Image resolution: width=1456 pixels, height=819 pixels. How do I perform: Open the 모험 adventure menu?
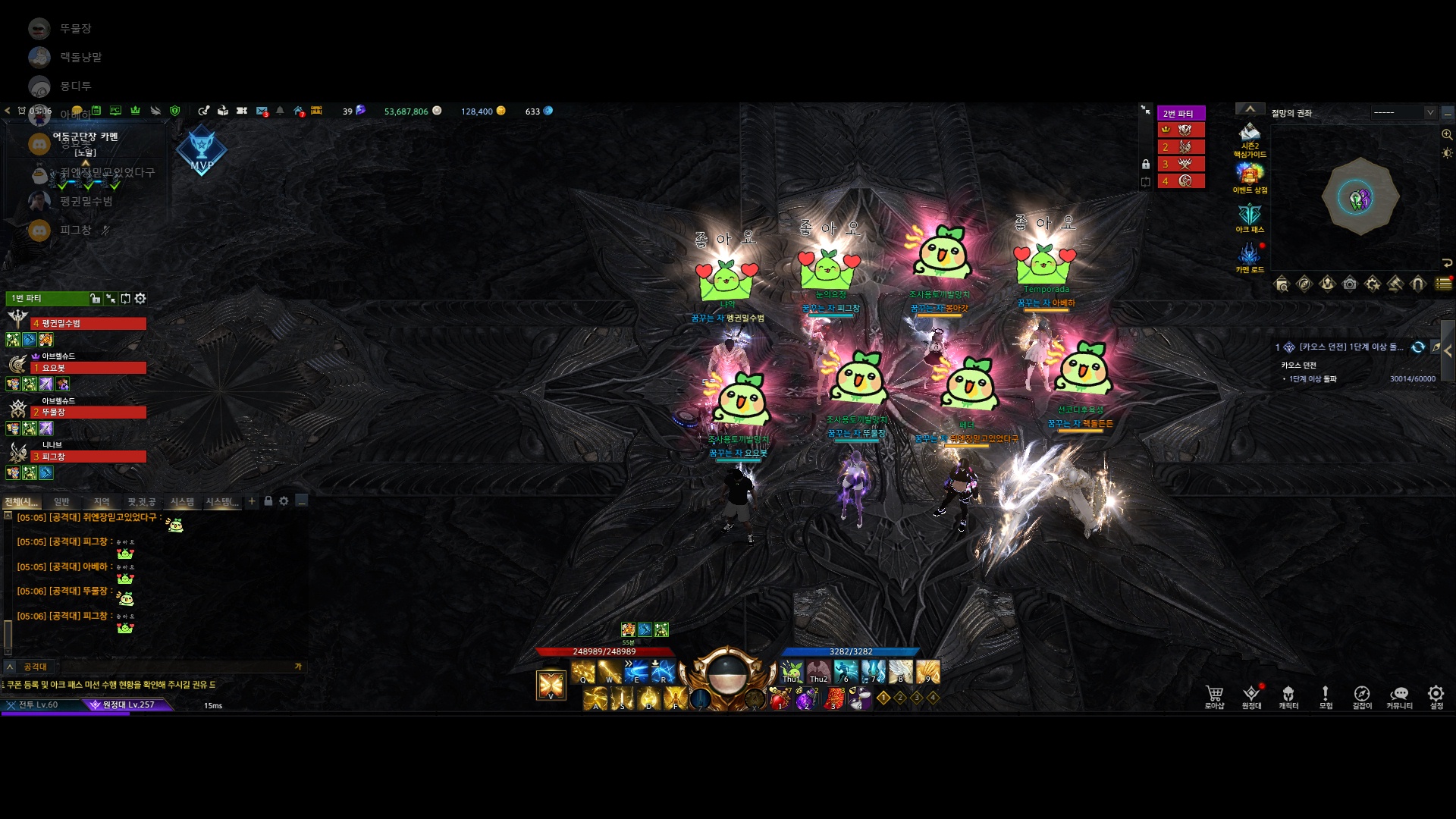[x=1326, y=696]
